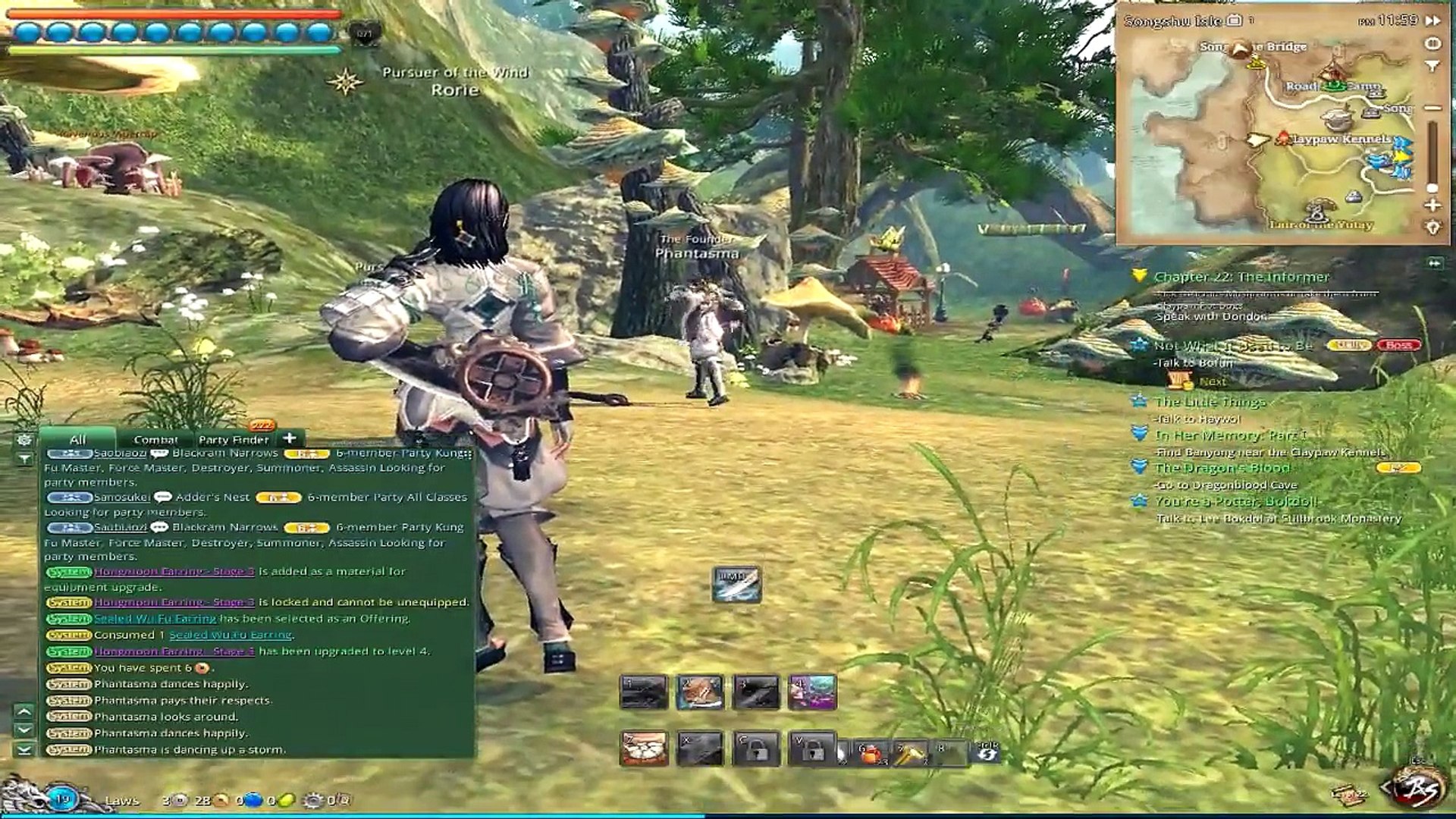This screenshot has width=1456, height=819.
Task: Select the All chat tab
Action: click(77, 440)
